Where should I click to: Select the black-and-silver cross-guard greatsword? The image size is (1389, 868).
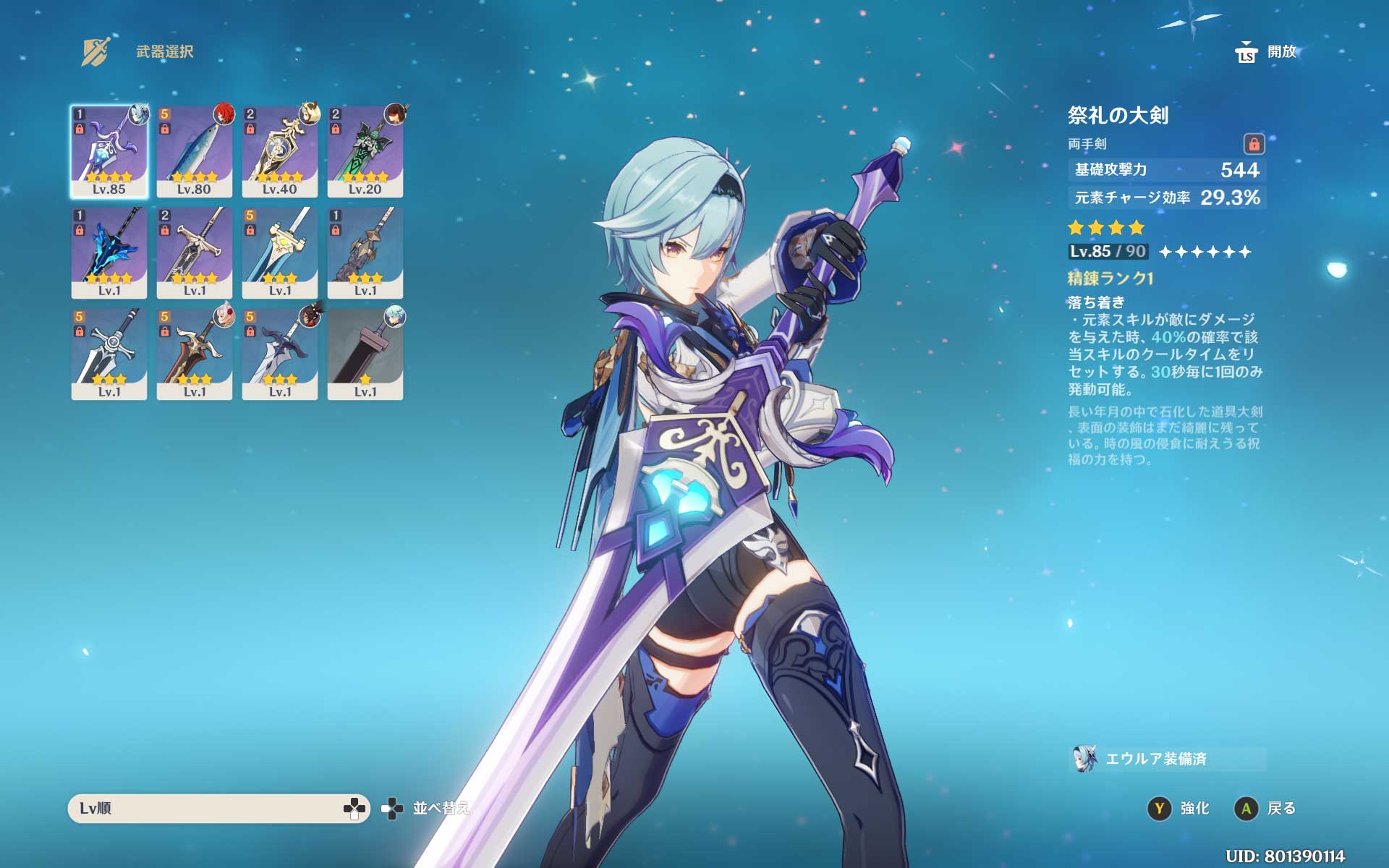pyautogui.click(x=109, y=354)
